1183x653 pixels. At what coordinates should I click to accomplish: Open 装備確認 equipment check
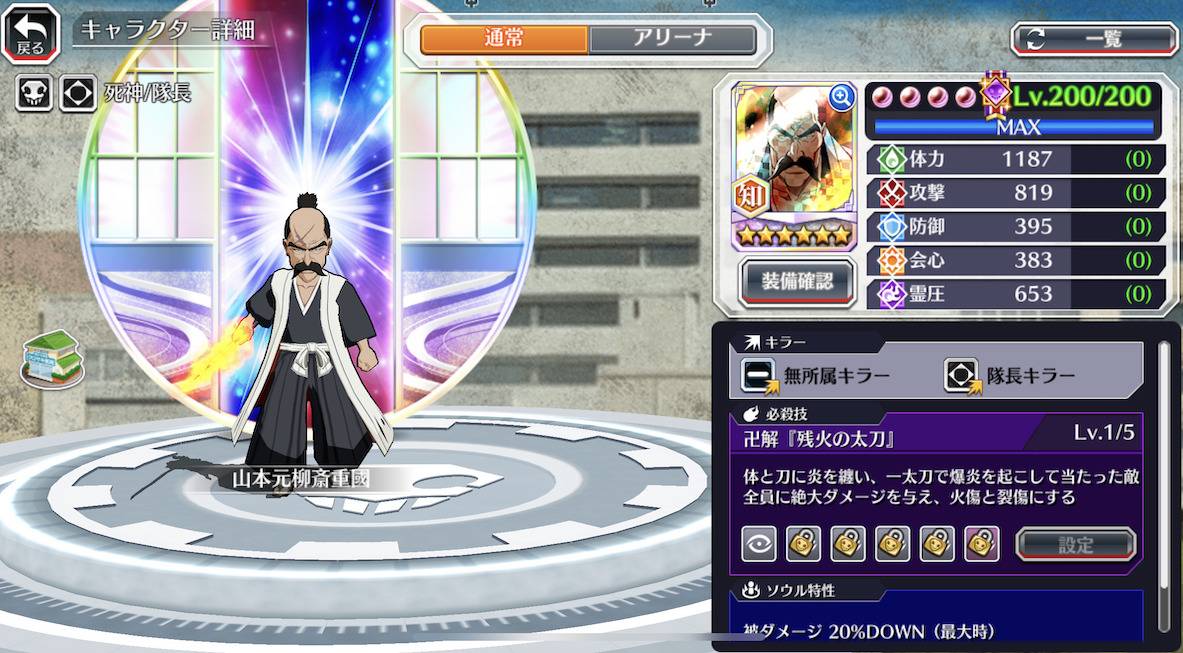pos(796,281)
